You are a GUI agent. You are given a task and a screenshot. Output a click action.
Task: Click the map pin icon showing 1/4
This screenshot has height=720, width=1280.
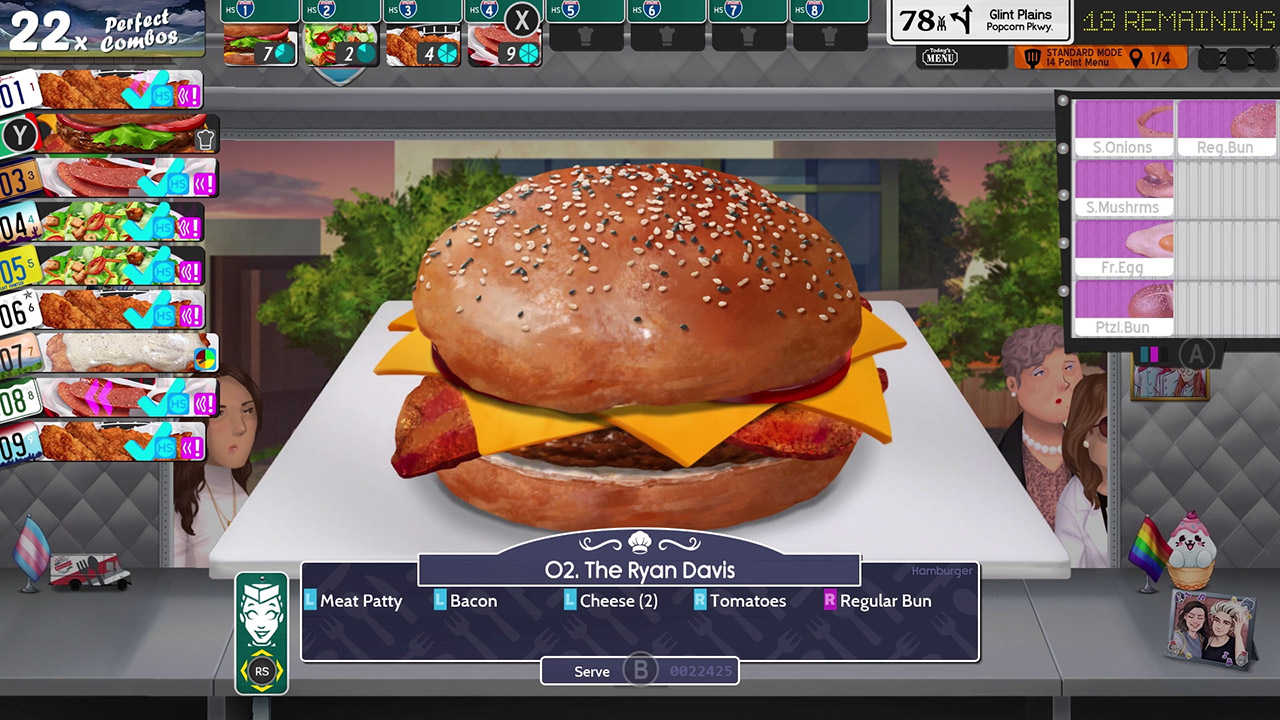1136,57
